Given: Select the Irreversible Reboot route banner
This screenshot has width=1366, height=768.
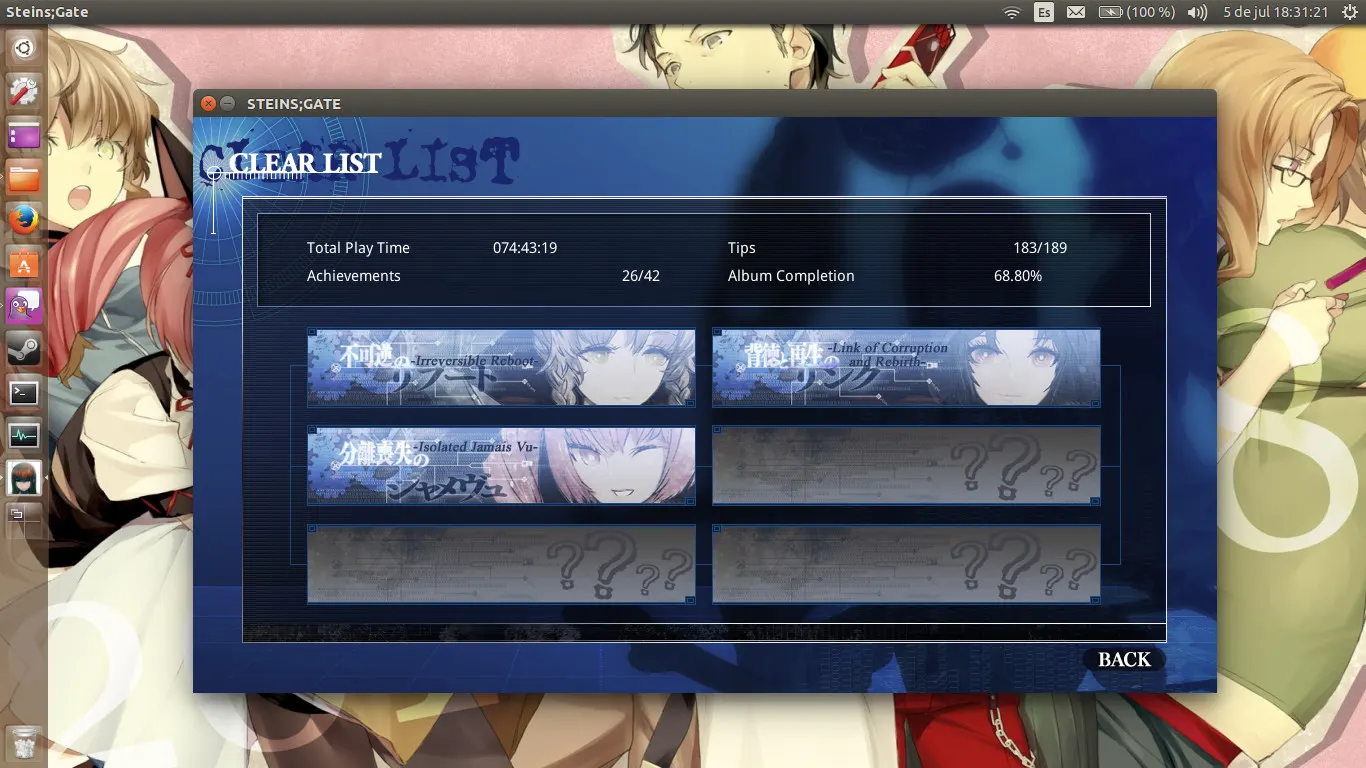Looking at the screenshot, I should tap(501, 368).
